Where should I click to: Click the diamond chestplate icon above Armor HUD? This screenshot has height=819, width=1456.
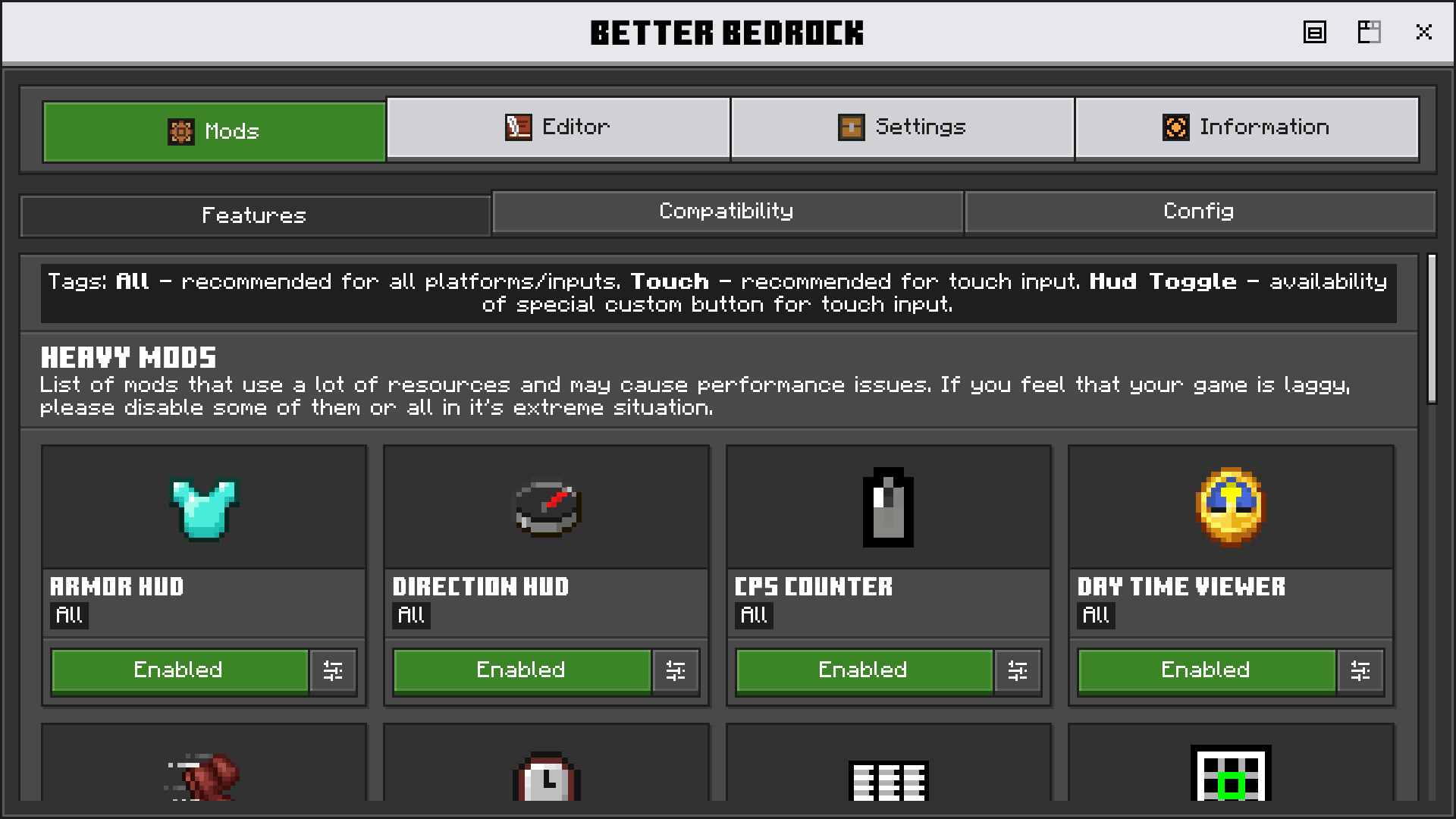203,508
